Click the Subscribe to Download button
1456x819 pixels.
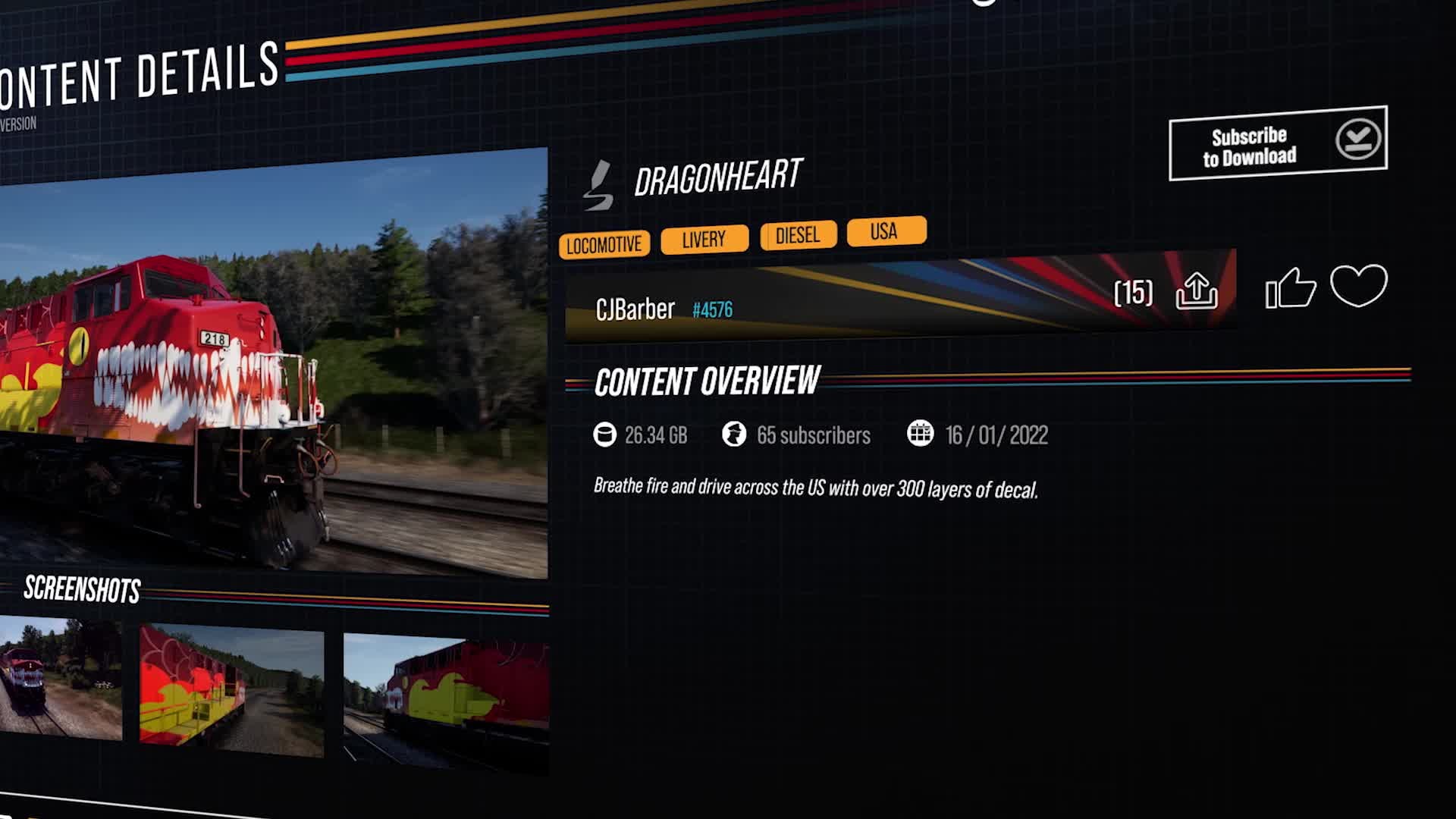point(1277,144)
